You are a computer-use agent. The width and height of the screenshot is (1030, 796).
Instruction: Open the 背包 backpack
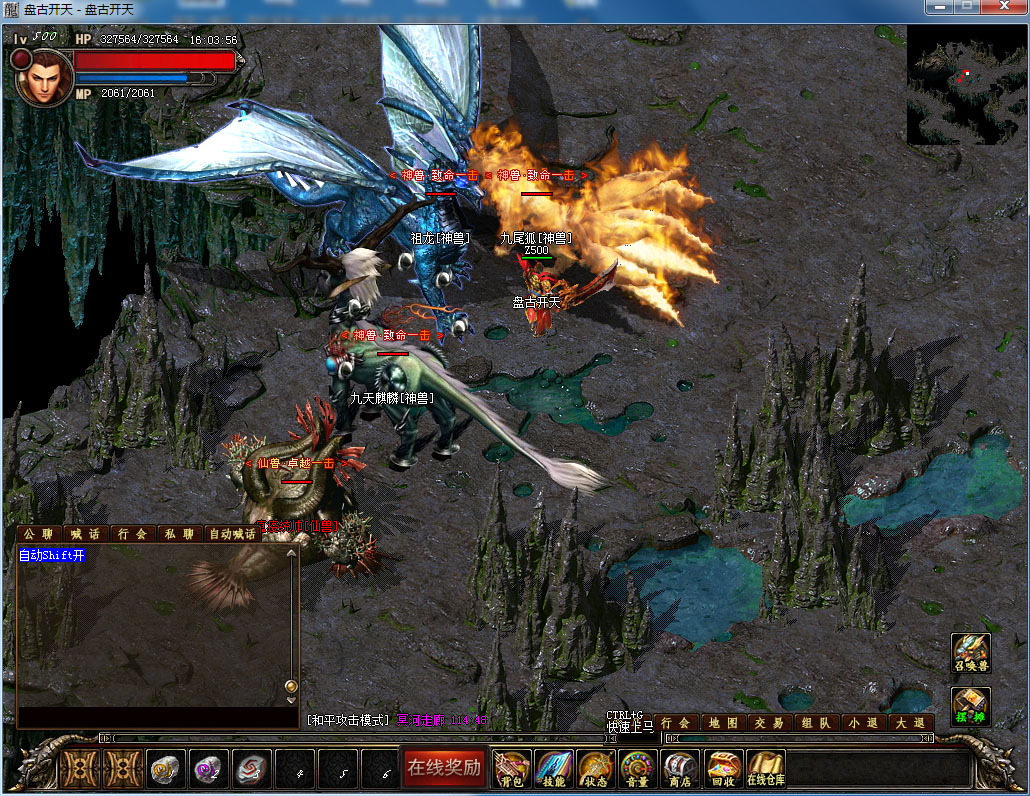(x=512, y=769)
